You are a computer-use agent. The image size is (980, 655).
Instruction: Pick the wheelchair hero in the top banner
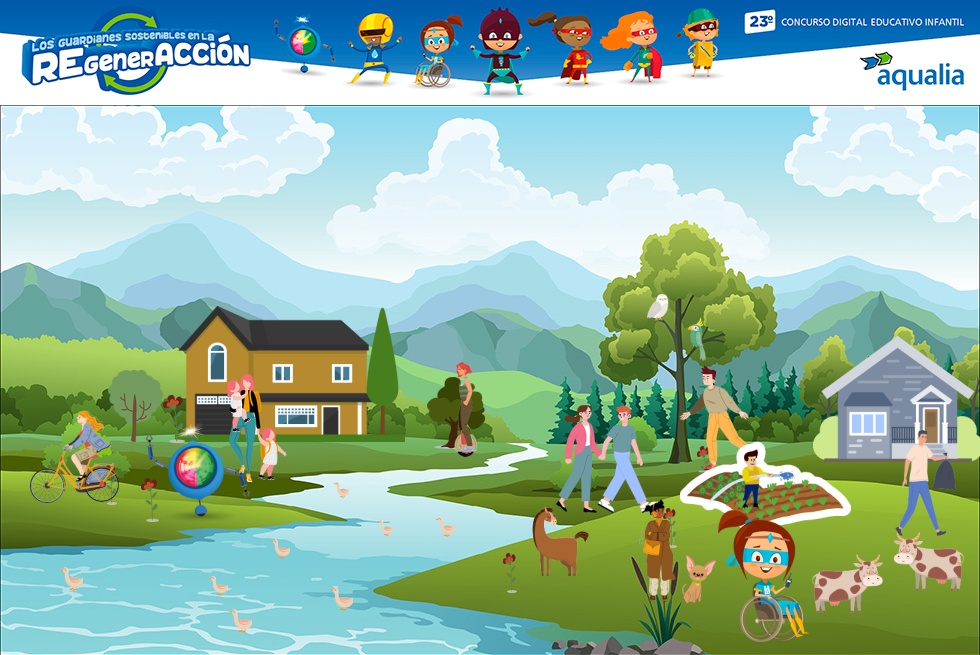[x=436, y=52]
